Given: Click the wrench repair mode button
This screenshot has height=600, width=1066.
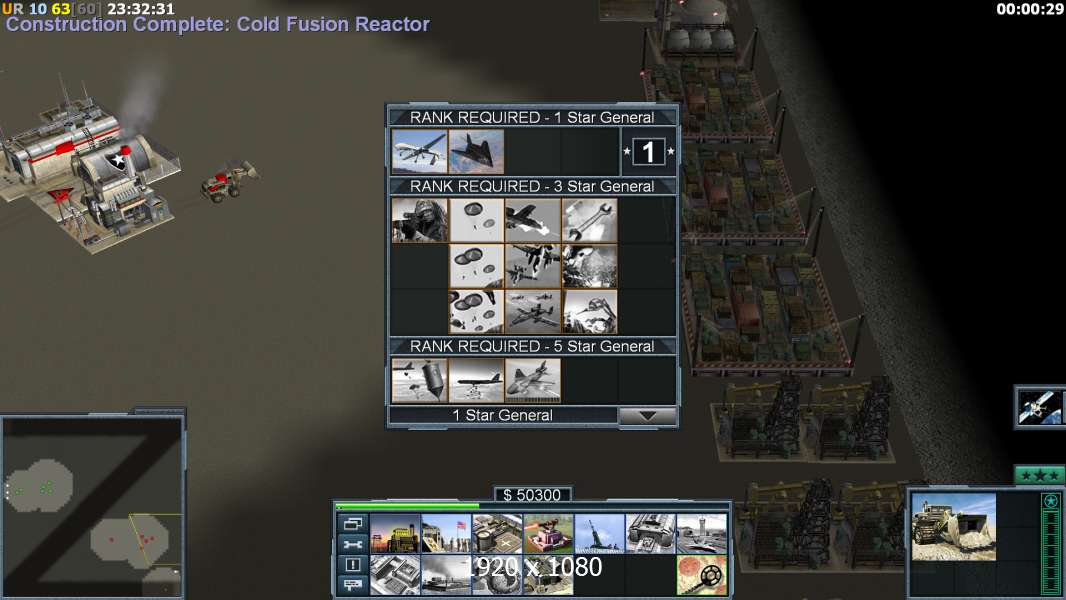Looking at the screenshot, I should pyautogui.click(x=352, y=544).
